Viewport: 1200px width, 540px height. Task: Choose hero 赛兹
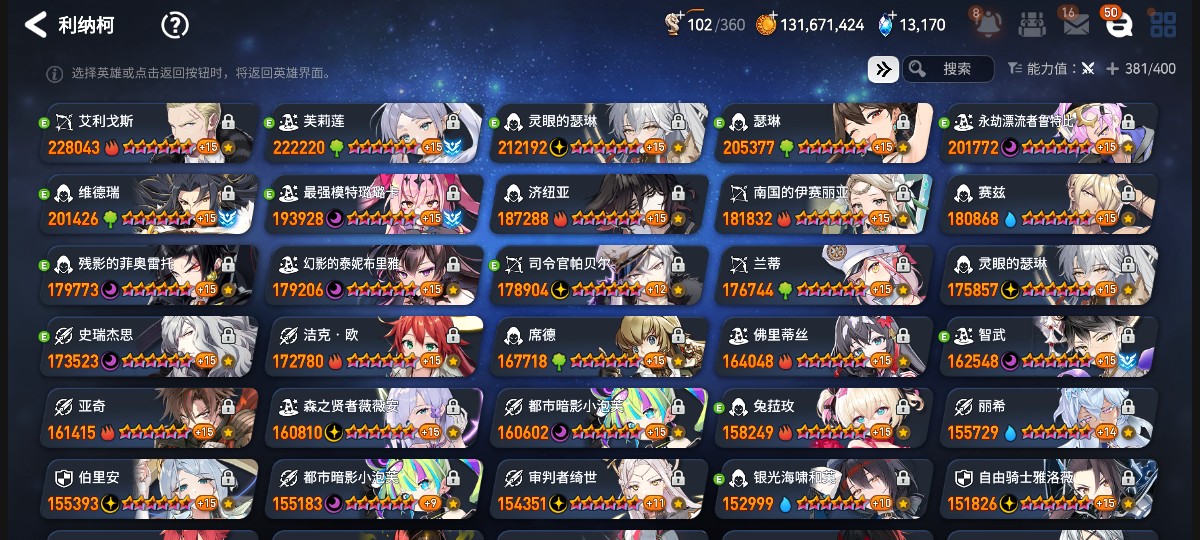tap(1048, 205)
